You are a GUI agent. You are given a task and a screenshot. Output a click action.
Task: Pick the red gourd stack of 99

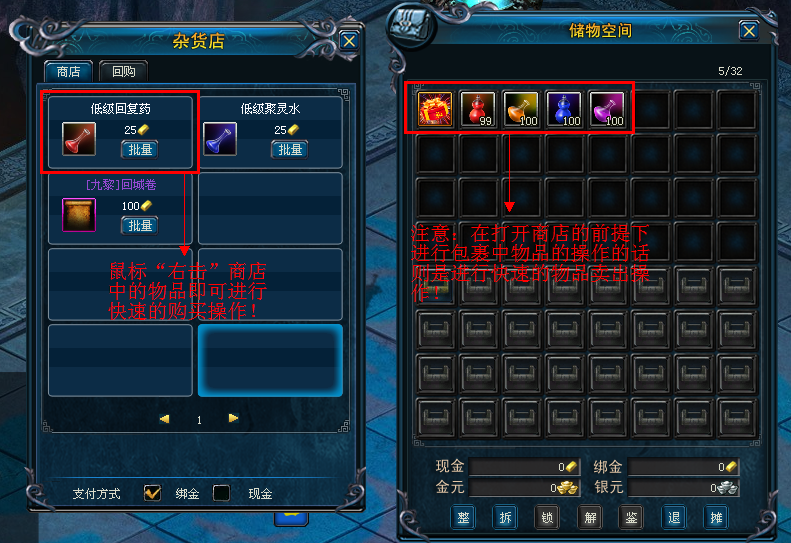478,109
